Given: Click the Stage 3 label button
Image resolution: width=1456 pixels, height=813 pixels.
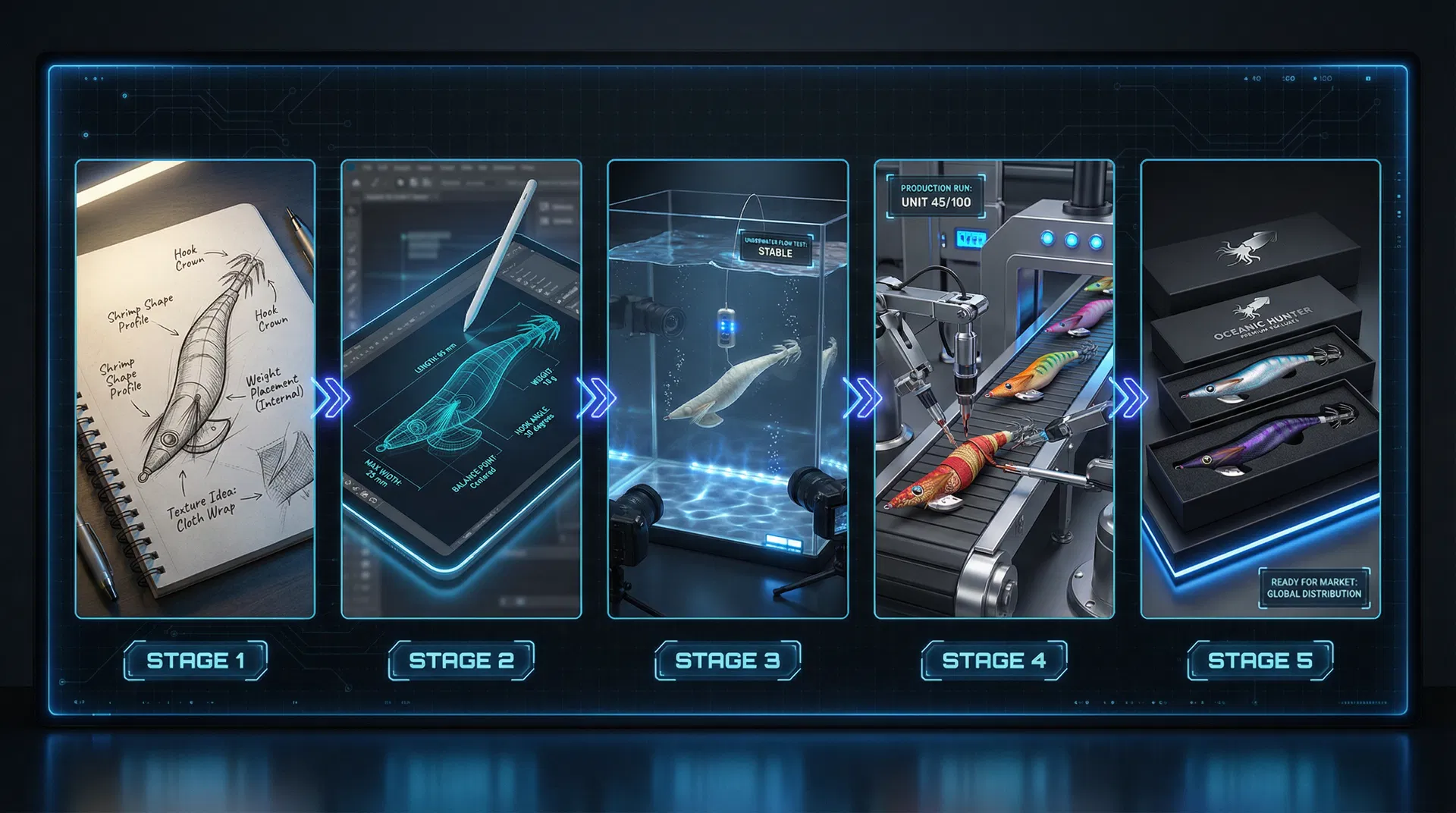Looking at the screenshot, I should (727, 661).
